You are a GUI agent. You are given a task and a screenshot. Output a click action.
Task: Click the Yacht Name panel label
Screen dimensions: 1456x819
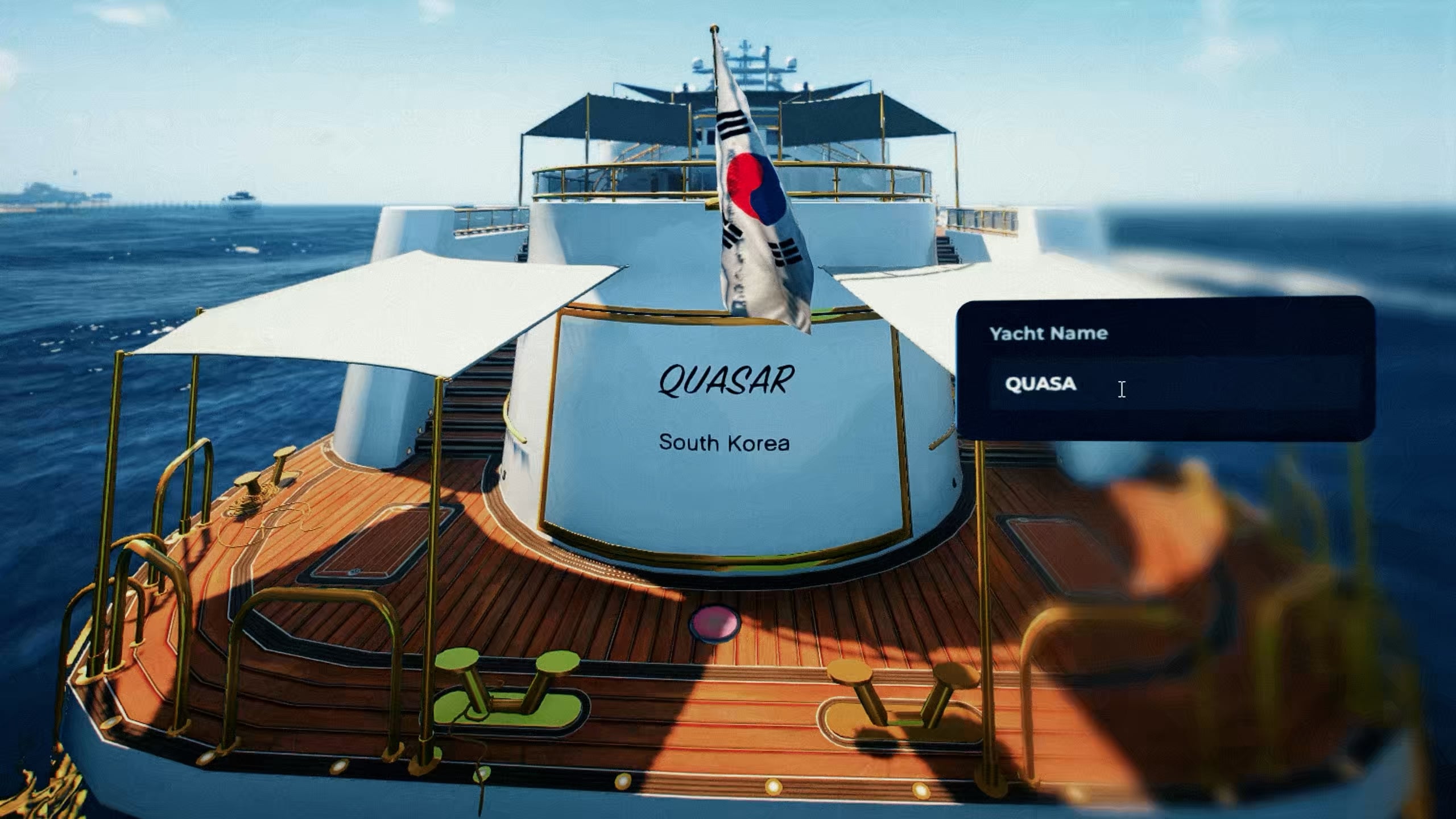pos(1048,333)
